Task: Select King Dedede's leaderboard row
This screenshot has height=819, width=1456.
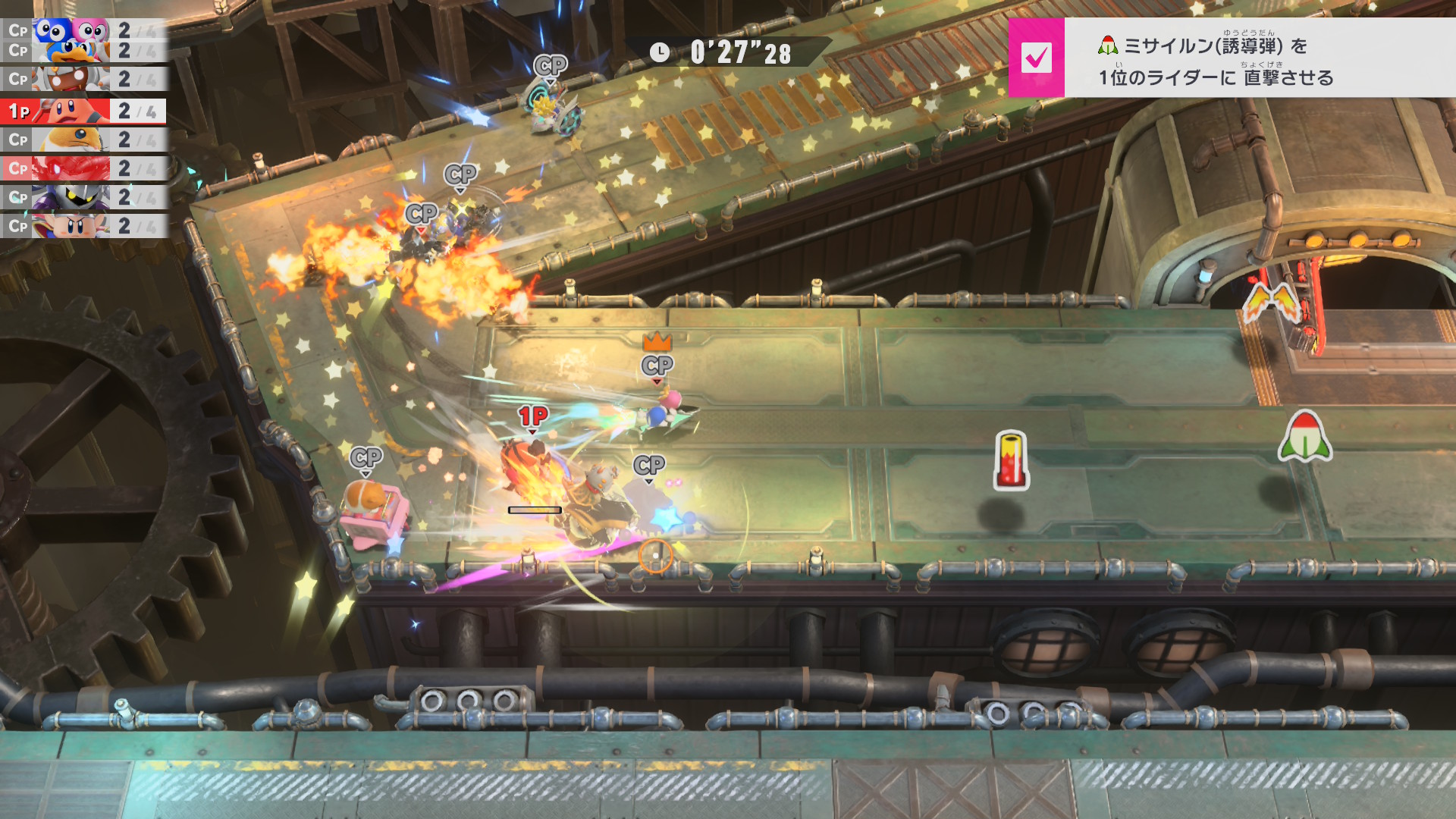Action: click(82, 52)
